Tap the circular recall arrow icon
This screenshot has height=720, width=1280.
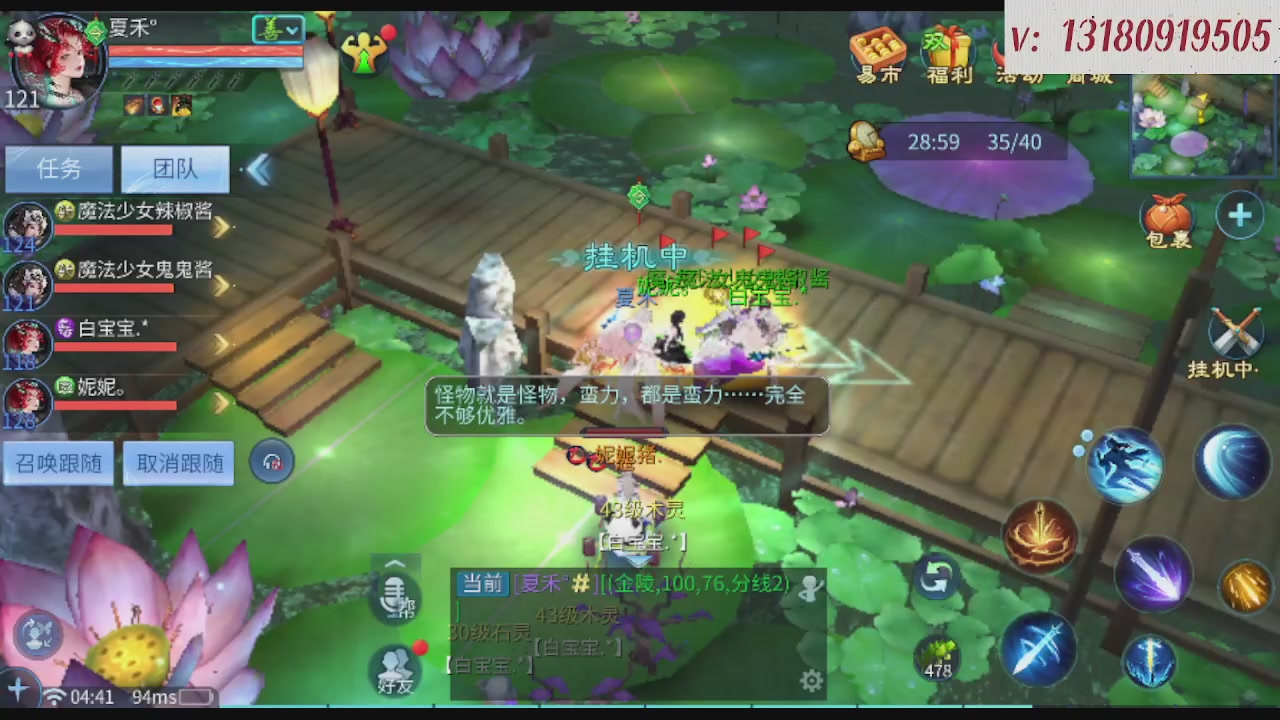(x=935, y=577)
